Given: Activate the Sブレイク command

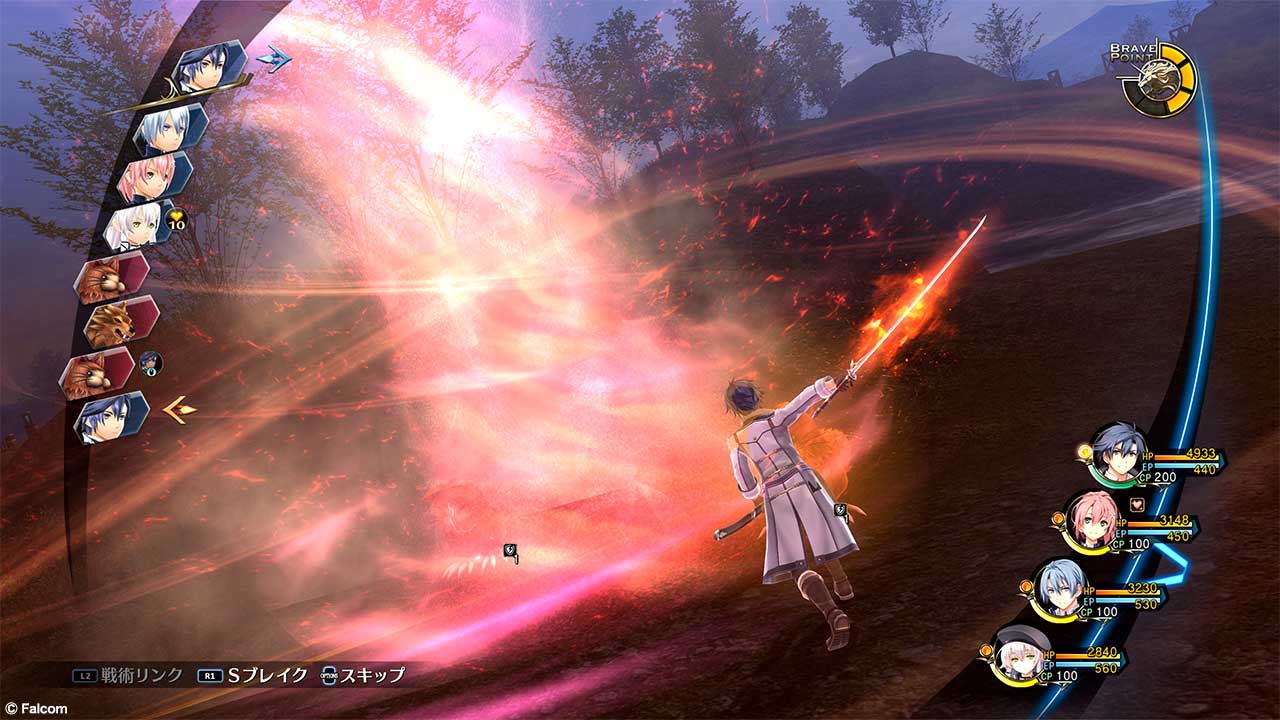Looking at the screenshot, I should (255, 675).
